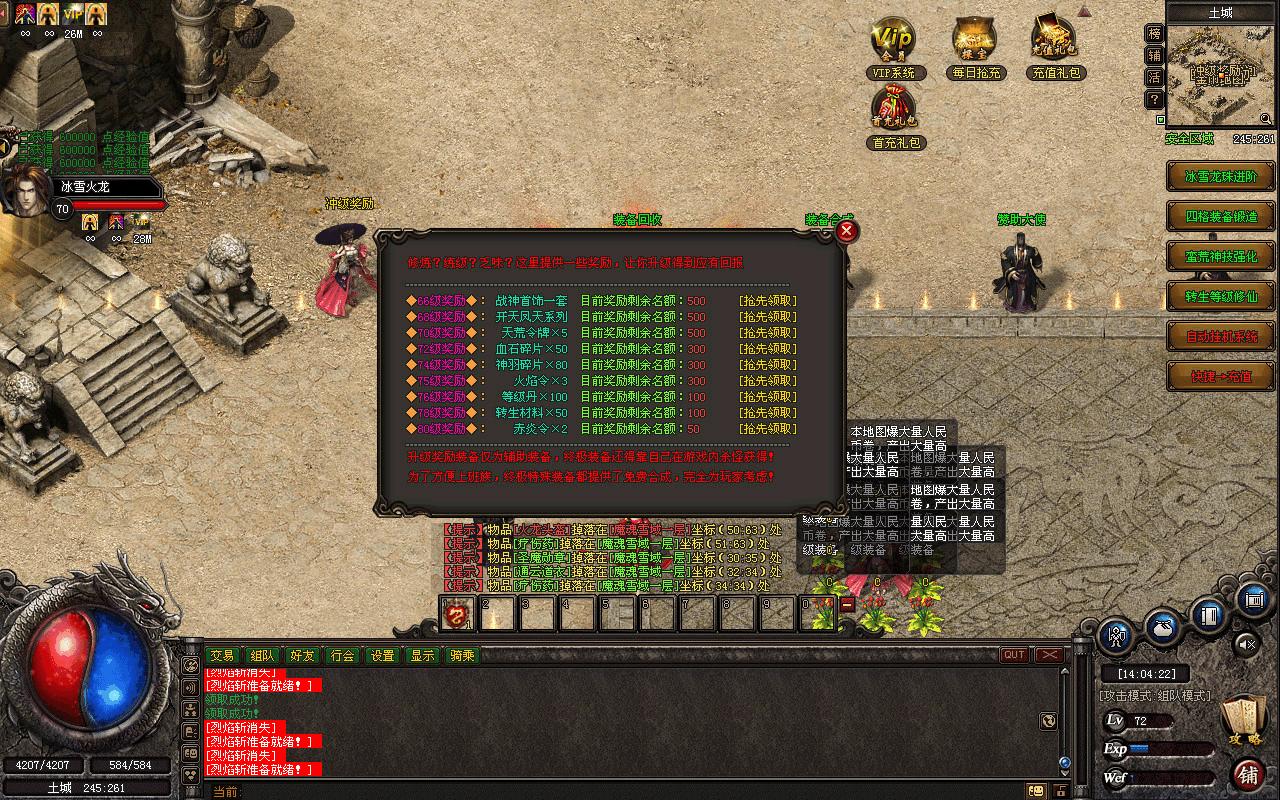Open the 设置 settings tab
1280x800 pixels.
coord(382,655)
